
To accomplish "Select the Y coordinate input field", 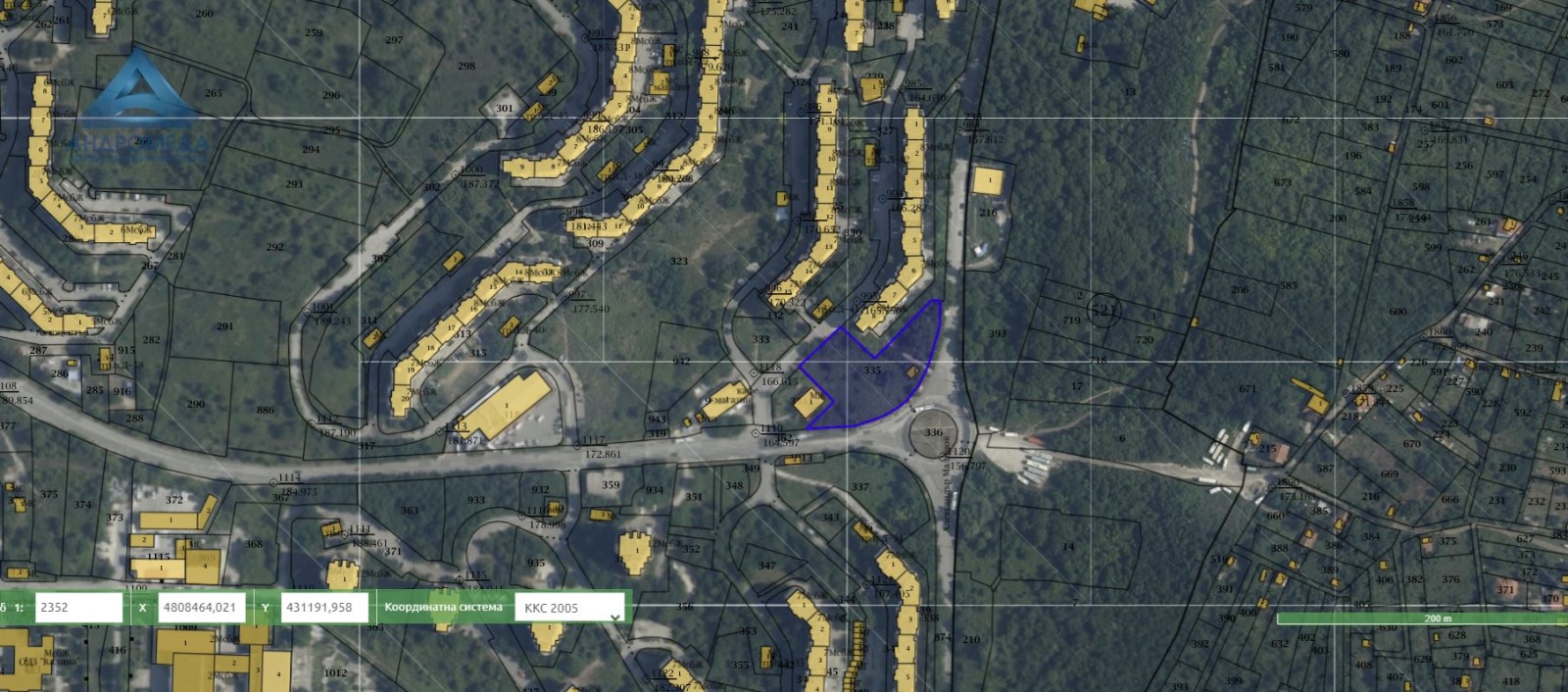I will (323, 608).
